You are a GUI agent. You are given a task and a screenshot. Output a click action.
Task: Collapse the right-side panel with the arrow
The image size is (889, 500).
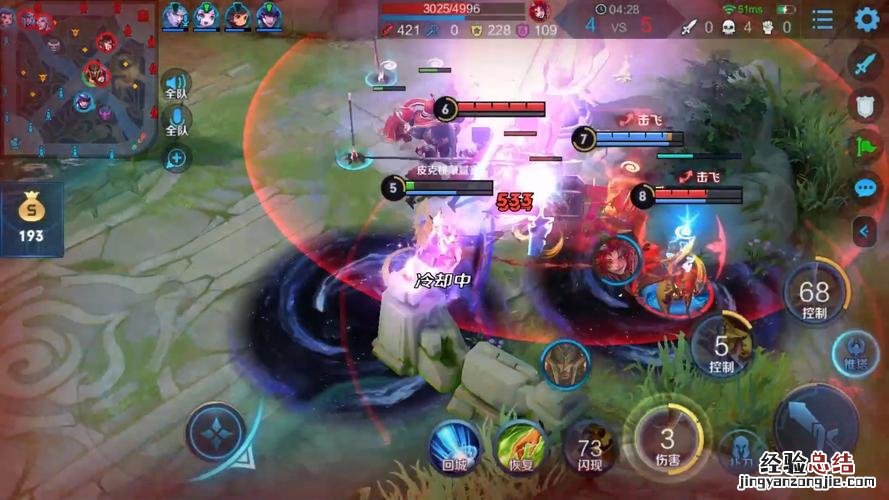click(864, 232)
